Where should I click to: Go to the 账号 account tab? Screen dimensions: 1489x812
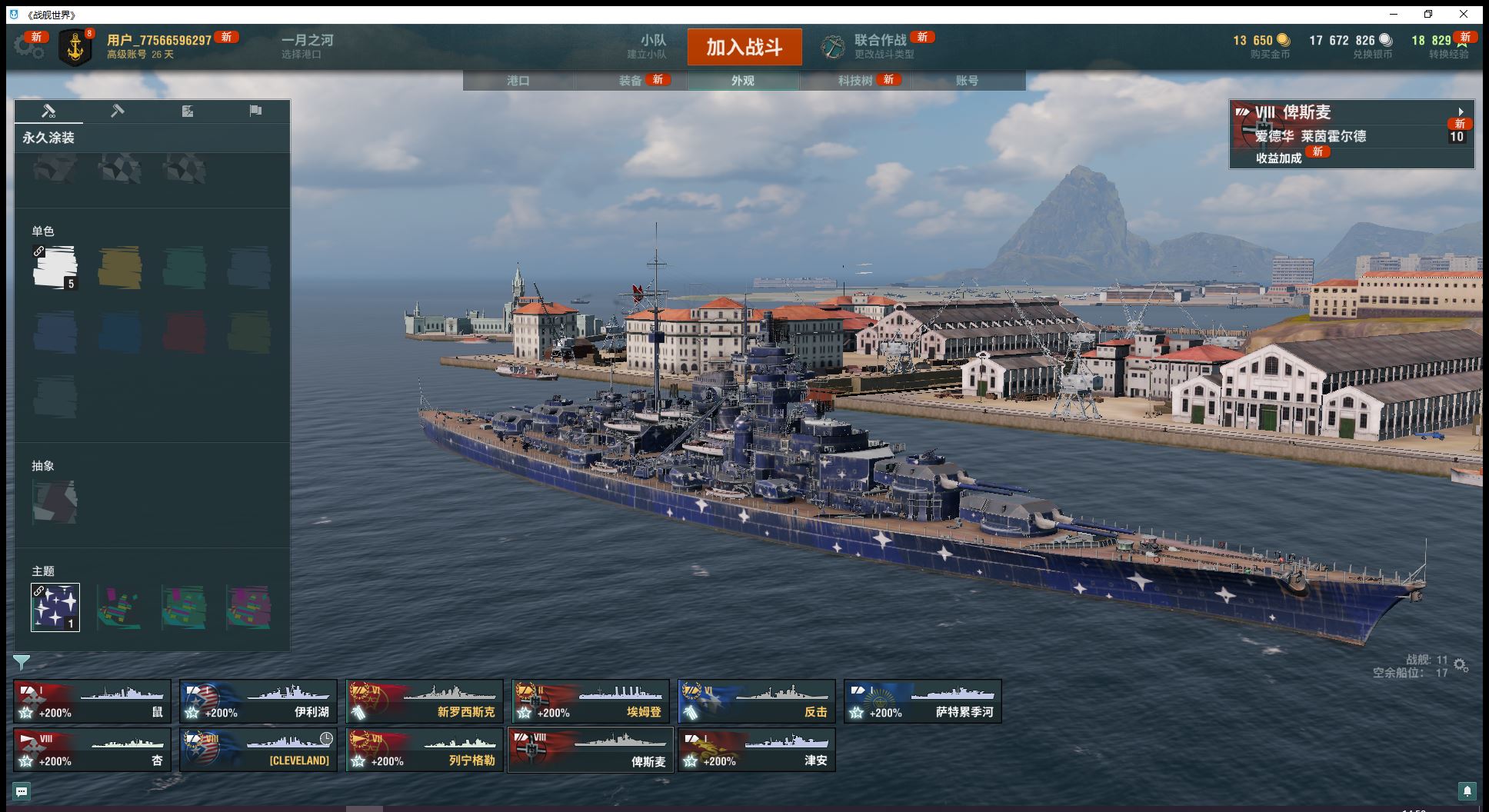click(x=968, y=81)
